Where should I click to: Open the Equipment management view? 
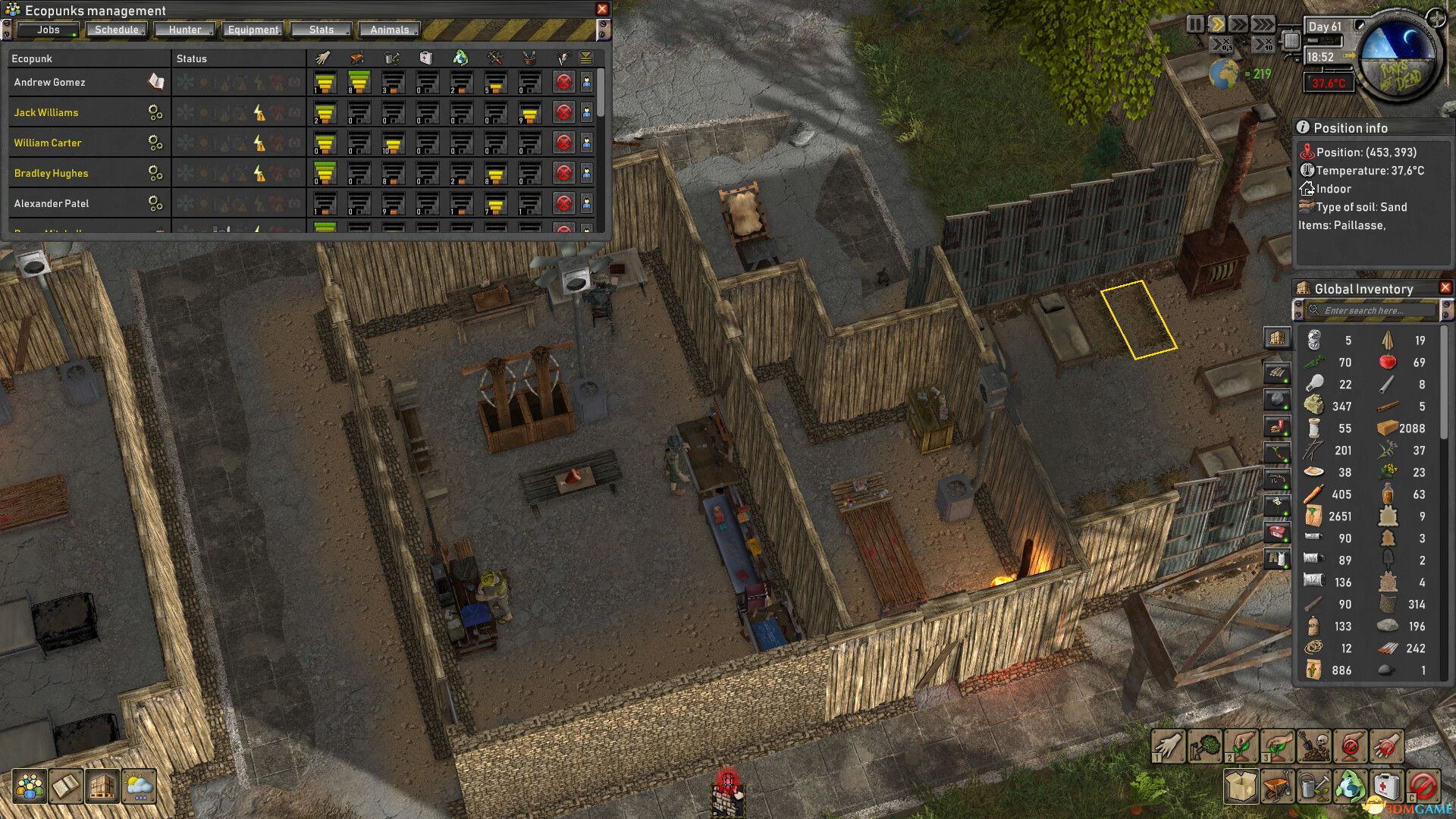coord(253,30)
